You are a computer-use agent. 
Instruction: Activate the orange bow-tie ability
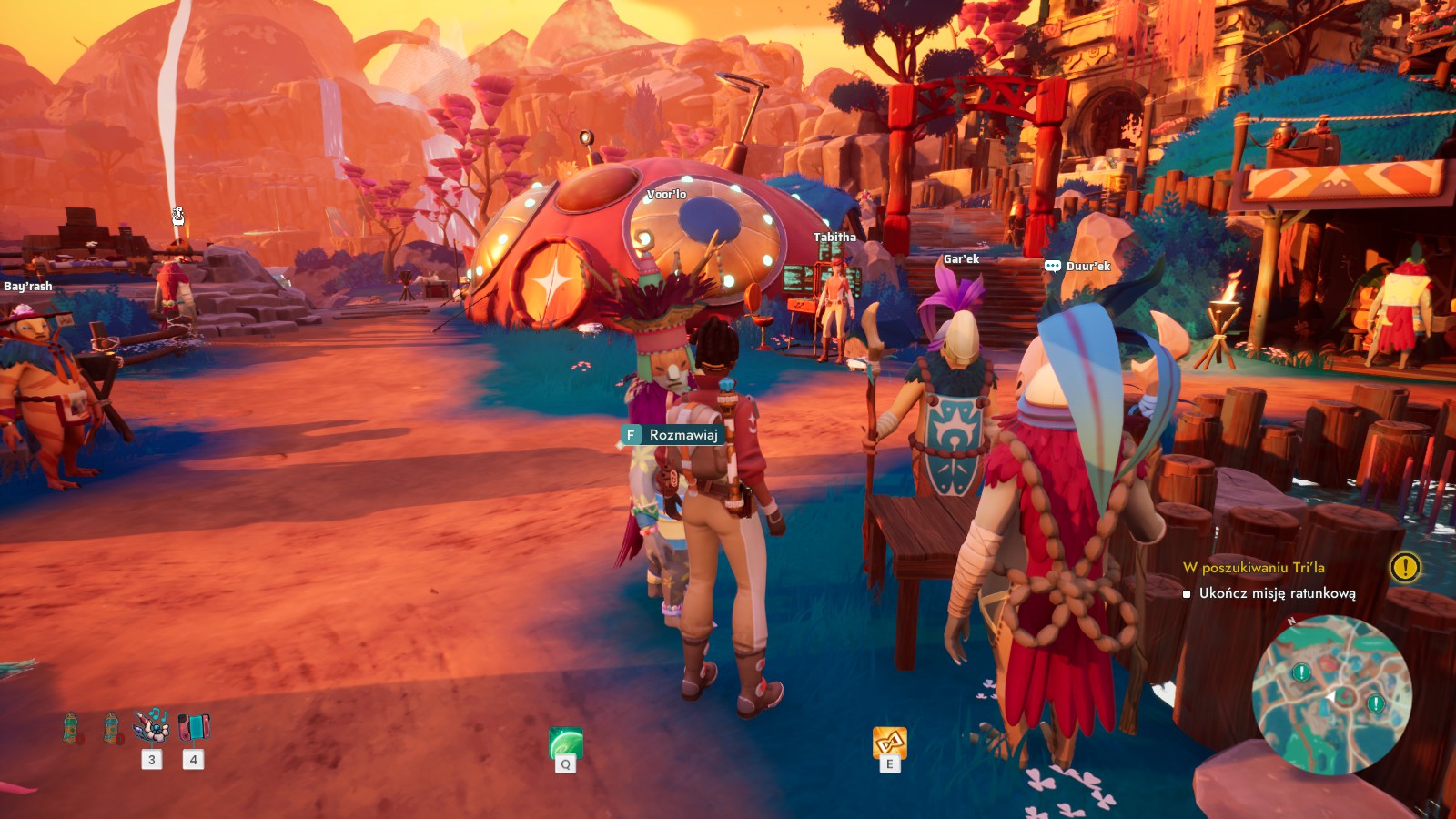(889, 743)
